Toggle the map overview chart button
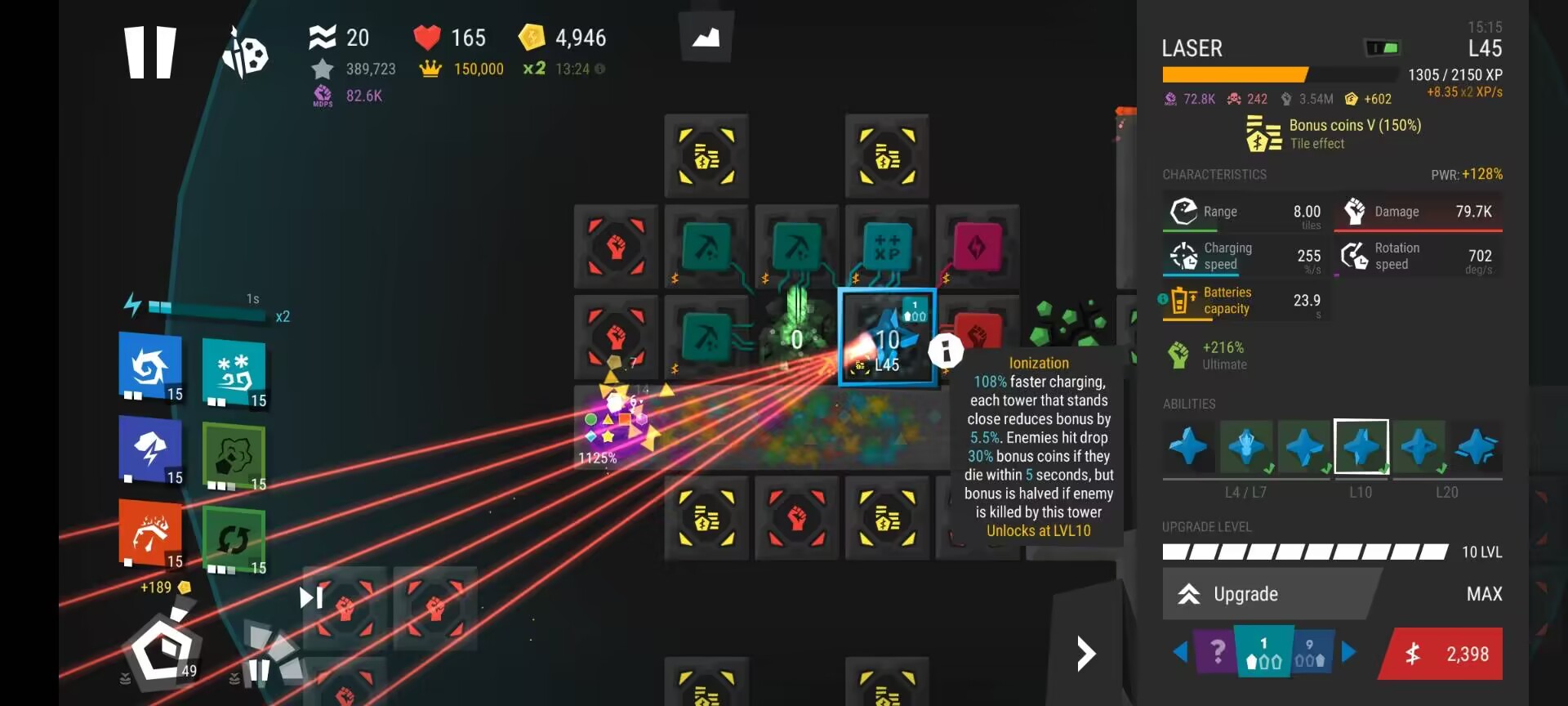Viewport: 1568px width, 706px height. coord(706,37)
